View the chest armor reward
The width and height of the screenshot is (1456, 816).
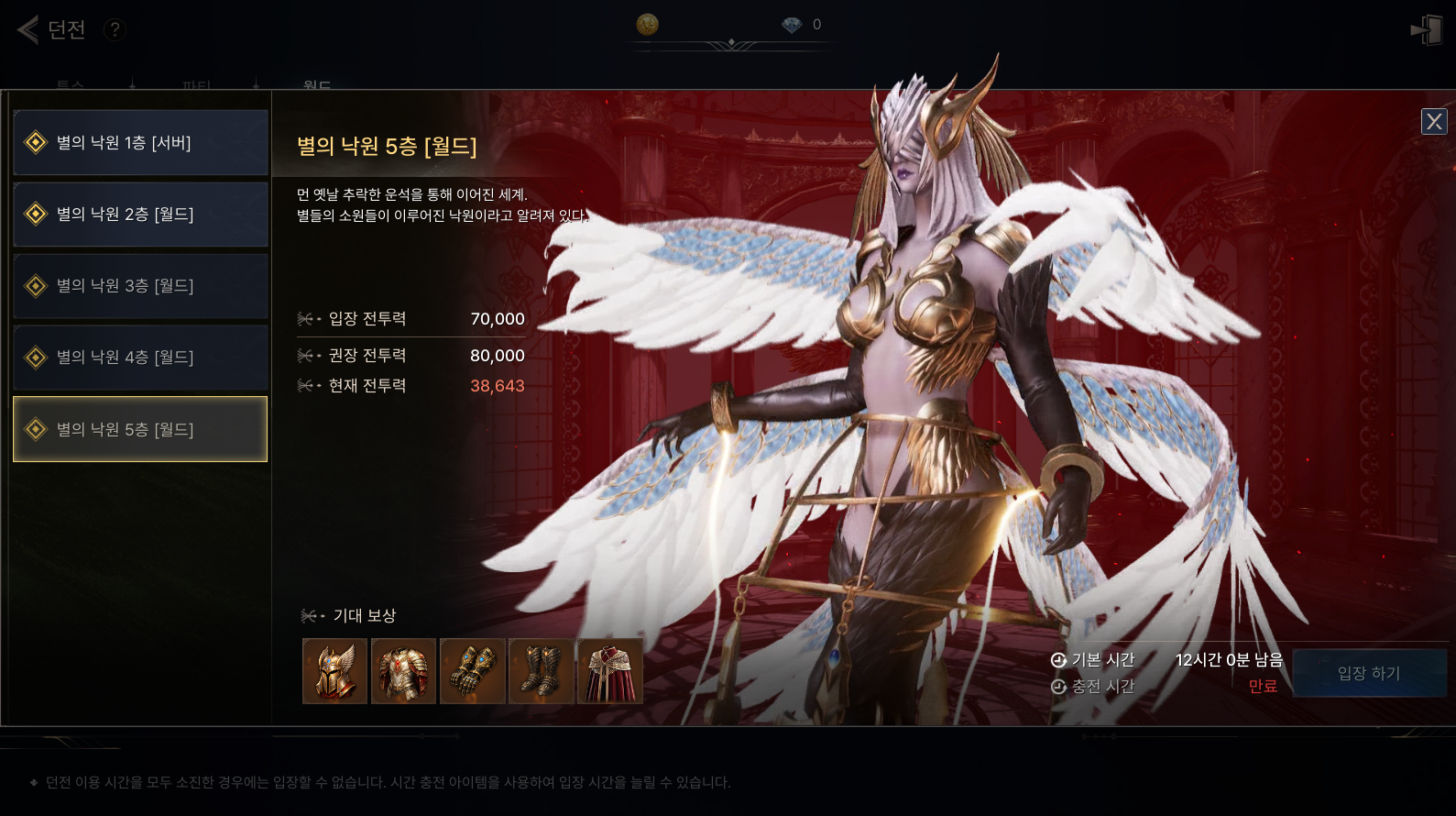(403, 671)
